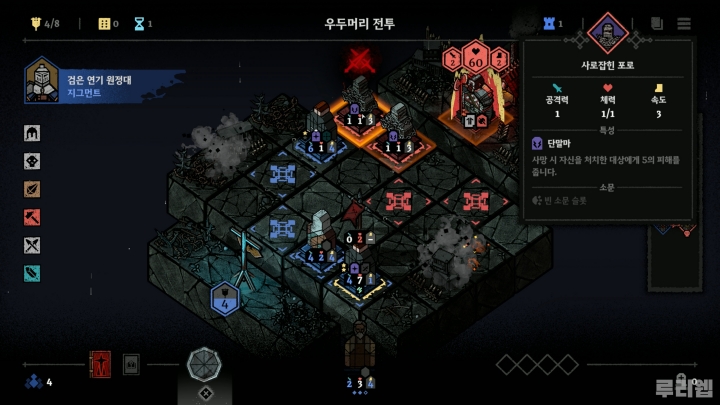Activate the red hammer icon in left sidebar

click(x=32, y=217)
